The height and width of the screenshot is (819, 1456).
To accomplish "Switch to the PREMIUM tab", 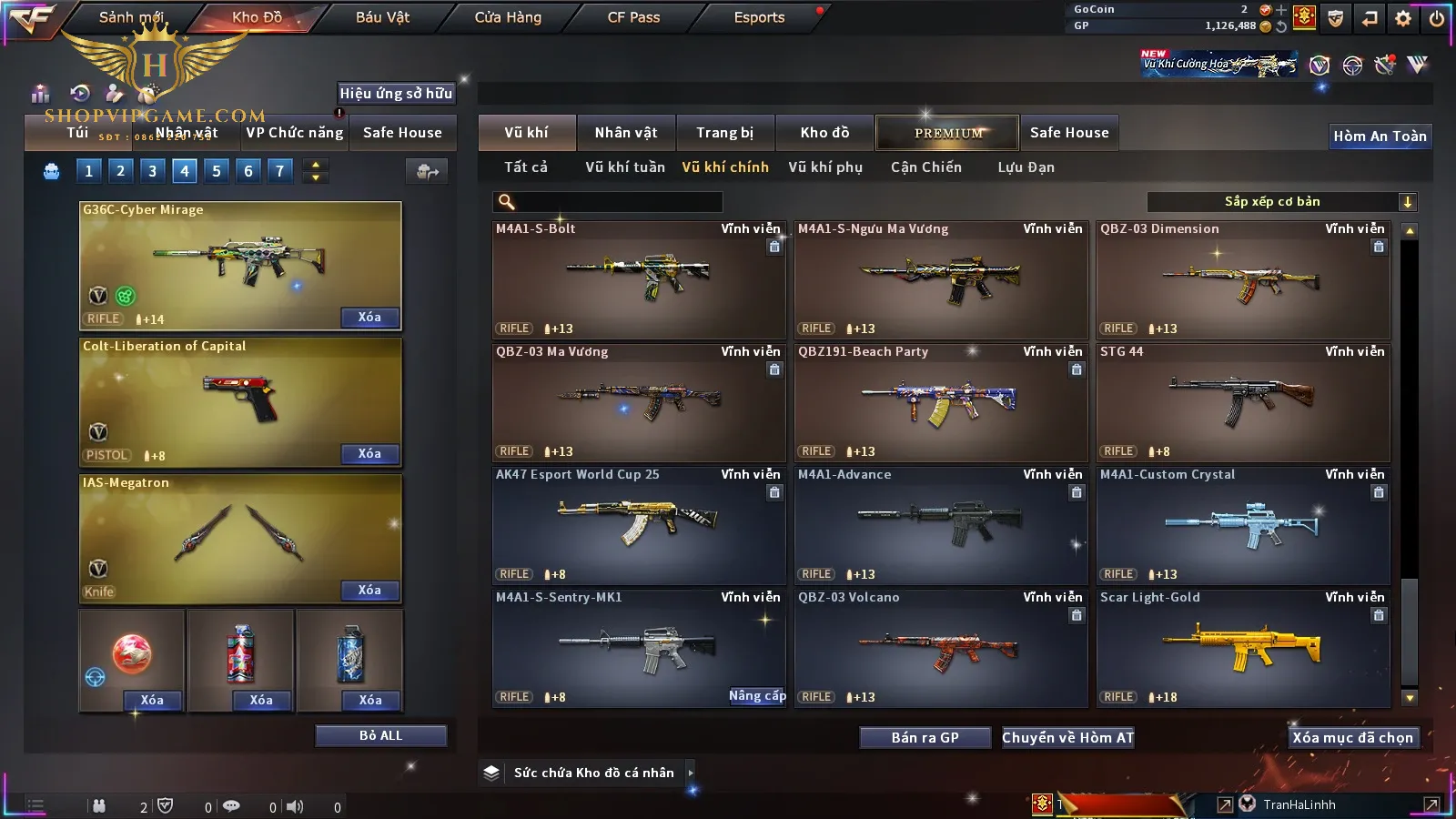I will 948,133.
